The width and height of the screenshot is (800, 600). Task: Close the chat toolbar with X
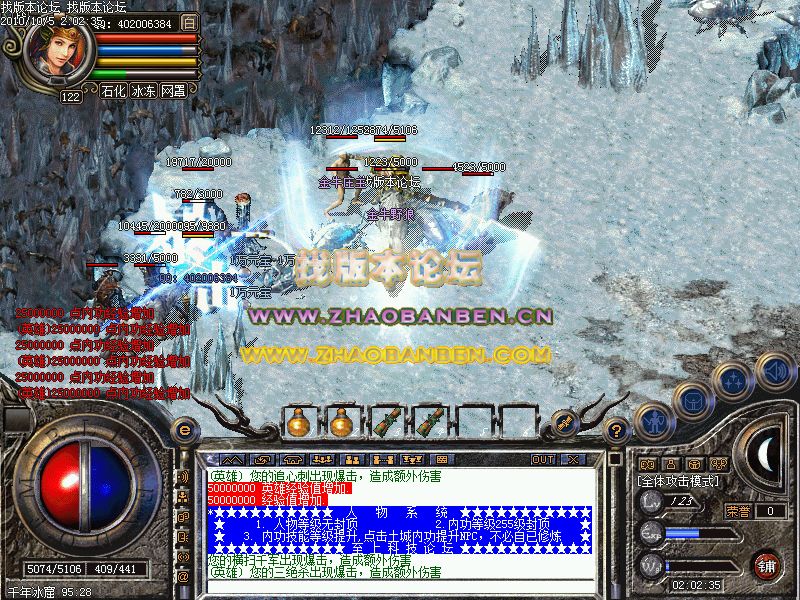pos(572,459)
